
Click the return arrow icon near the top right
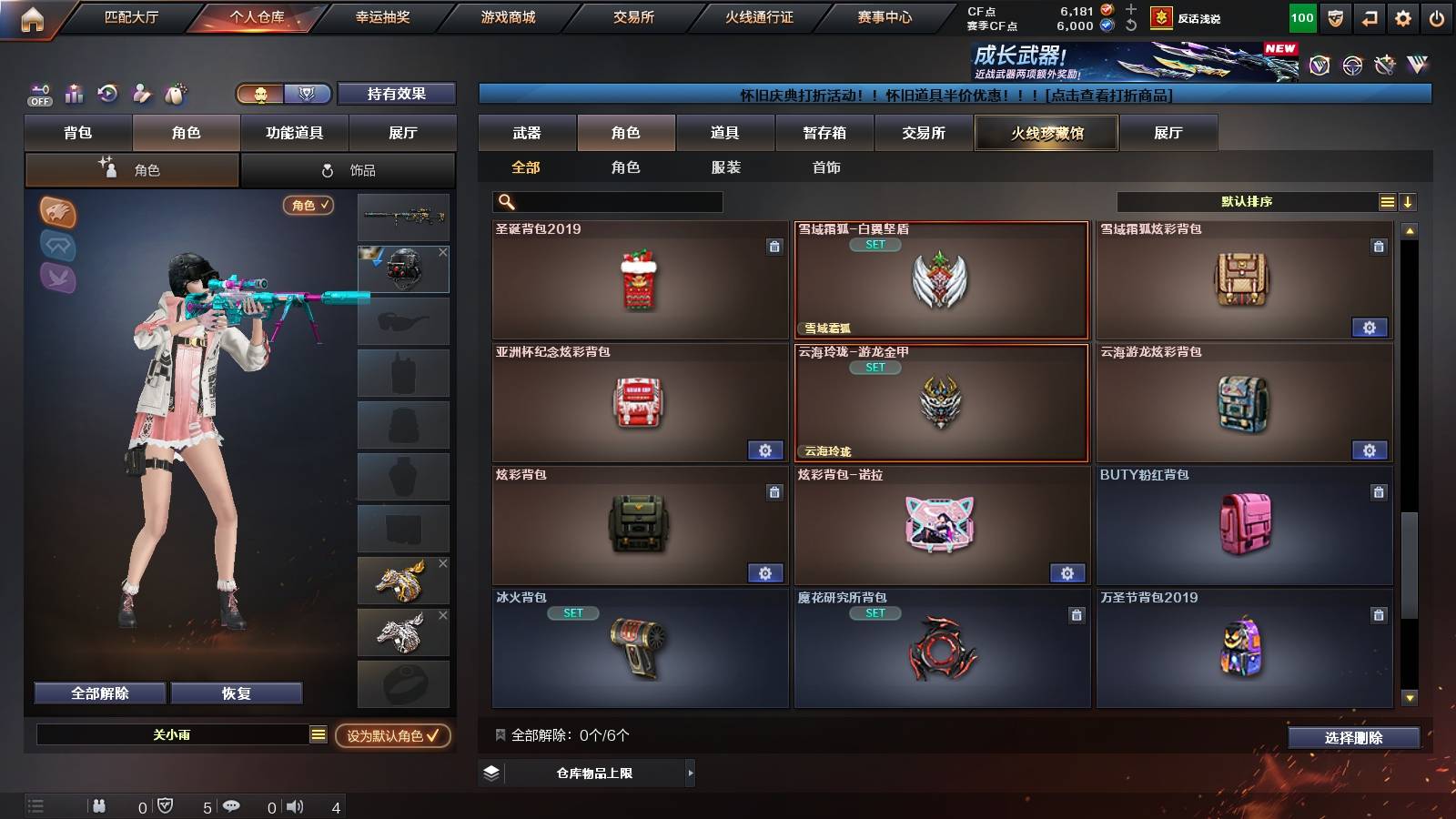click(x=1370, y=16)
